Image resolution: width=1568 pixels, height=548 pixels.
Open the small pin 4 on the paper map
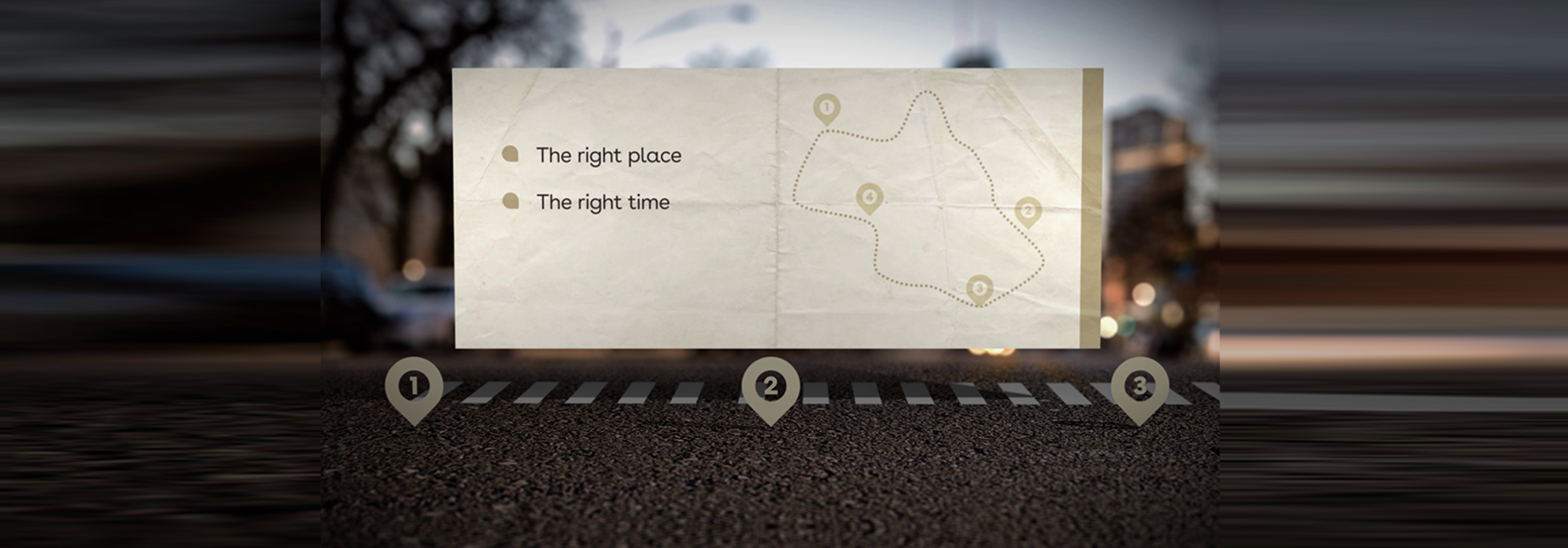pyautogui.click(x=869, y=197)
